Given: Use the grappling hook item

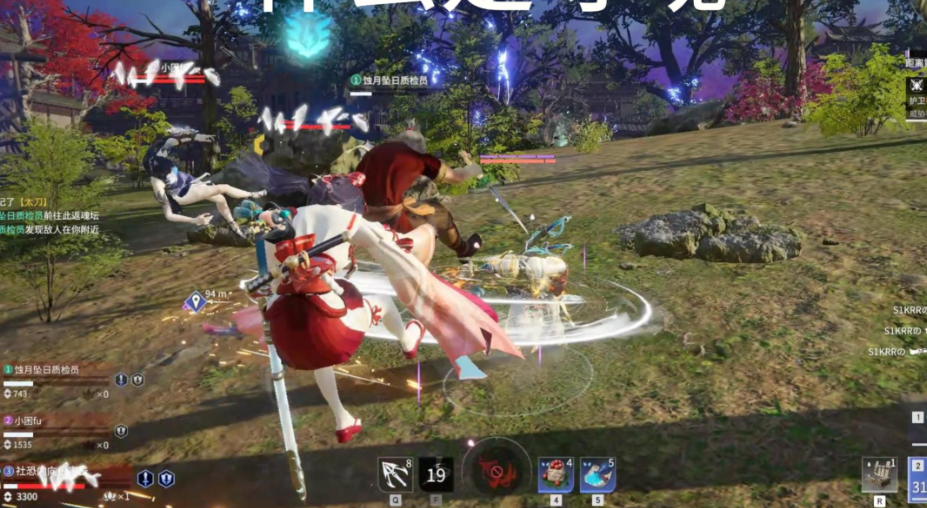Looking at the screenshot, I should pyautogui.click(x=394, y=475).
